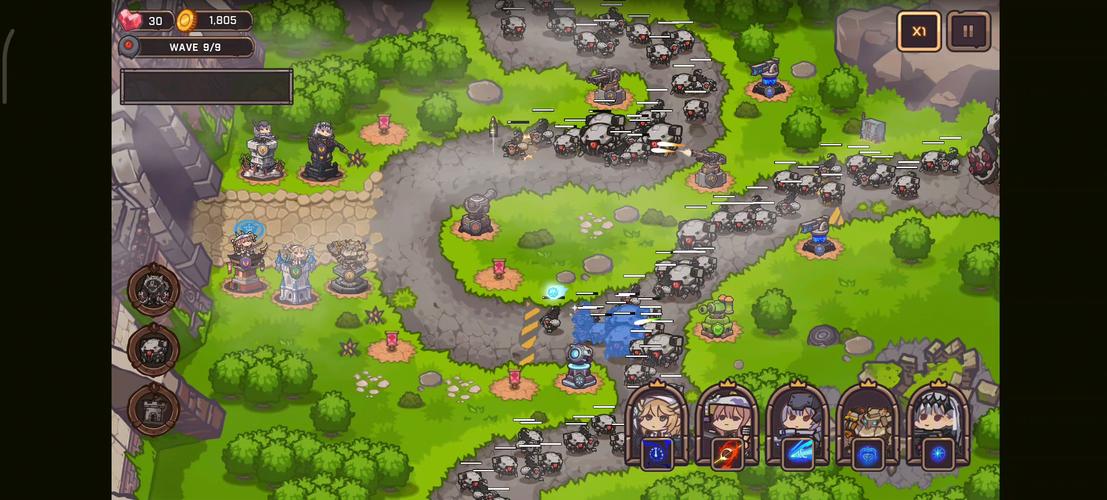This screenshot has width=1107, height=500.
Task: Activate the blue starburst skill
Action: pos(937,453)
